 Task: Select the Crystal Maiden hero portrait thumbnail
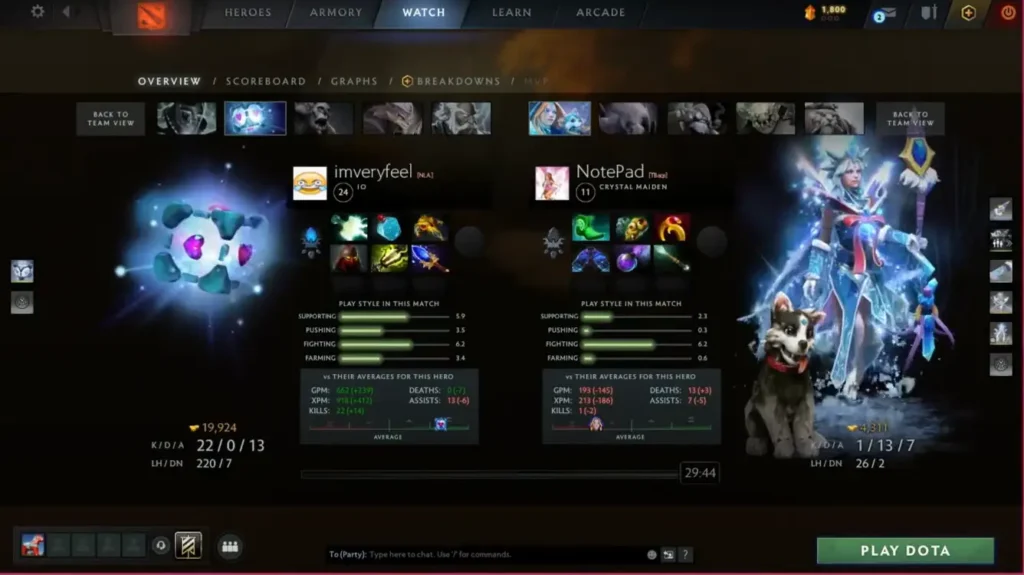(558, 118)
